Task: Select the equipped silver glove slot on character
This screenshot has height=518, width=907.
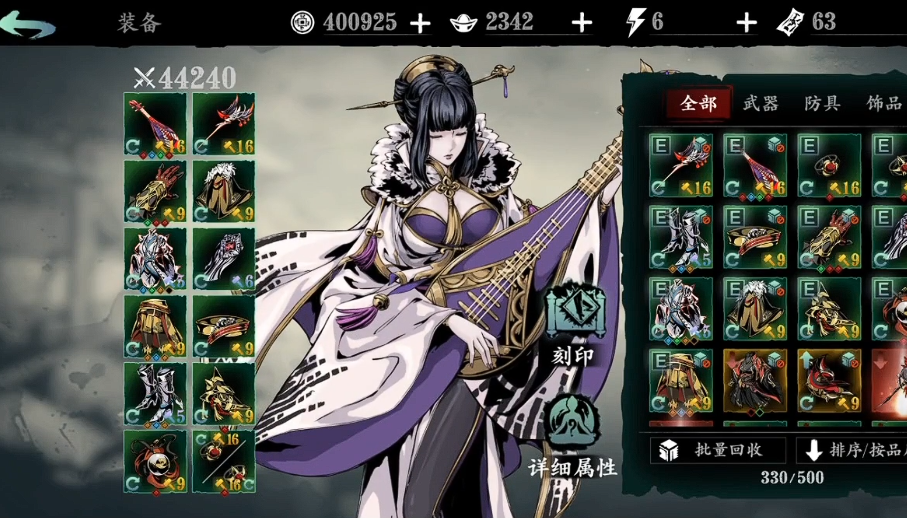Action: click(223, 258)
